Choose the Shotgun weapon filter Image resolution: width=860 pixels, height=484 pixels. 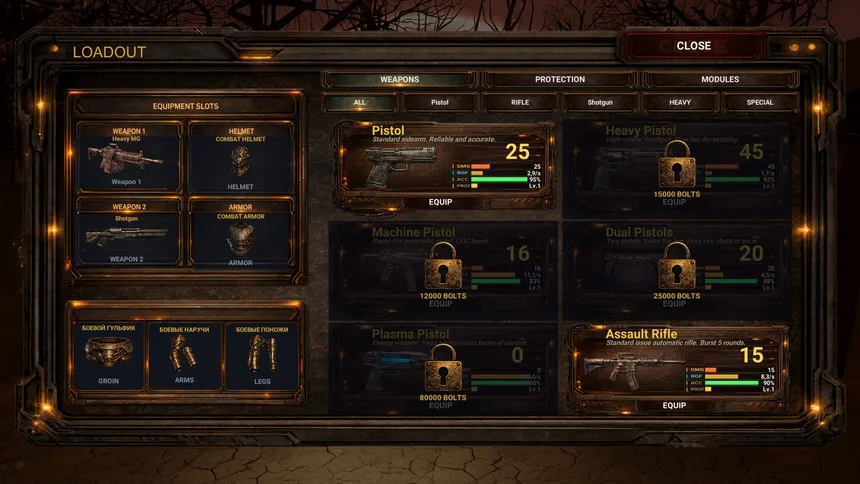point(600,102)
